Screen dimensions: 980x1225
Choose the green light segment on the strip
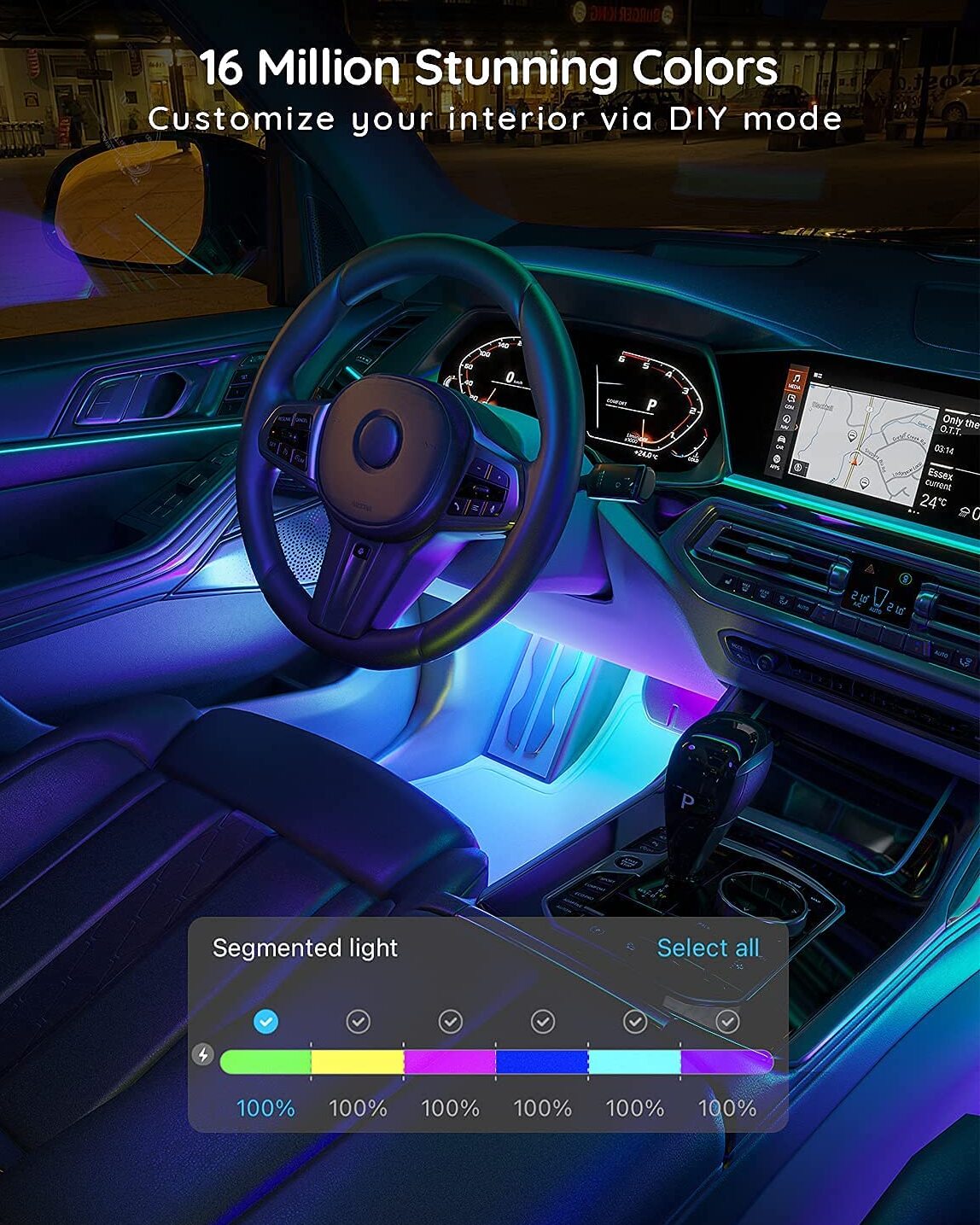point(266,1061)
